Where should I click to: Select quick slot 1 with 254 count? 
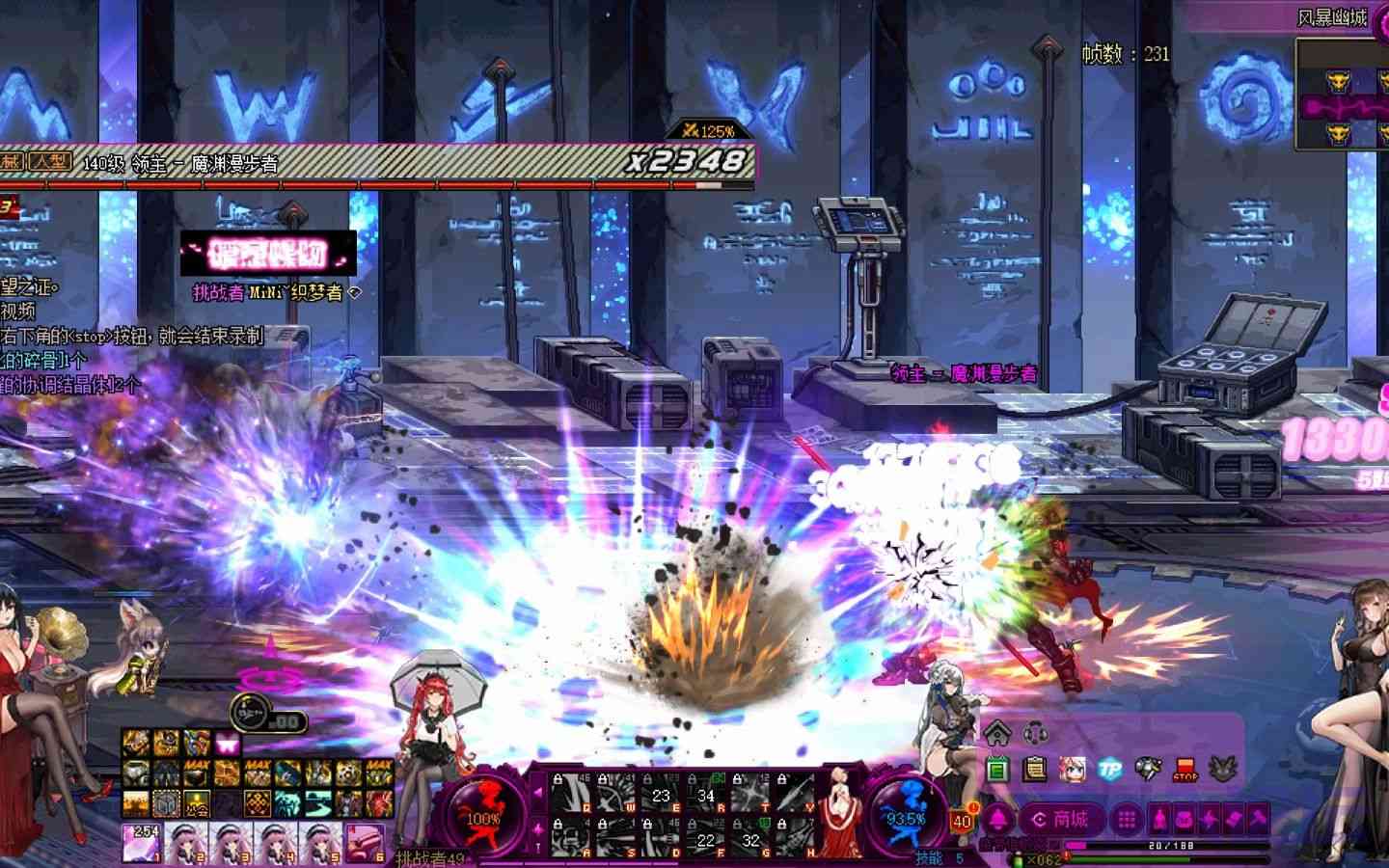[x=141, y=842]
